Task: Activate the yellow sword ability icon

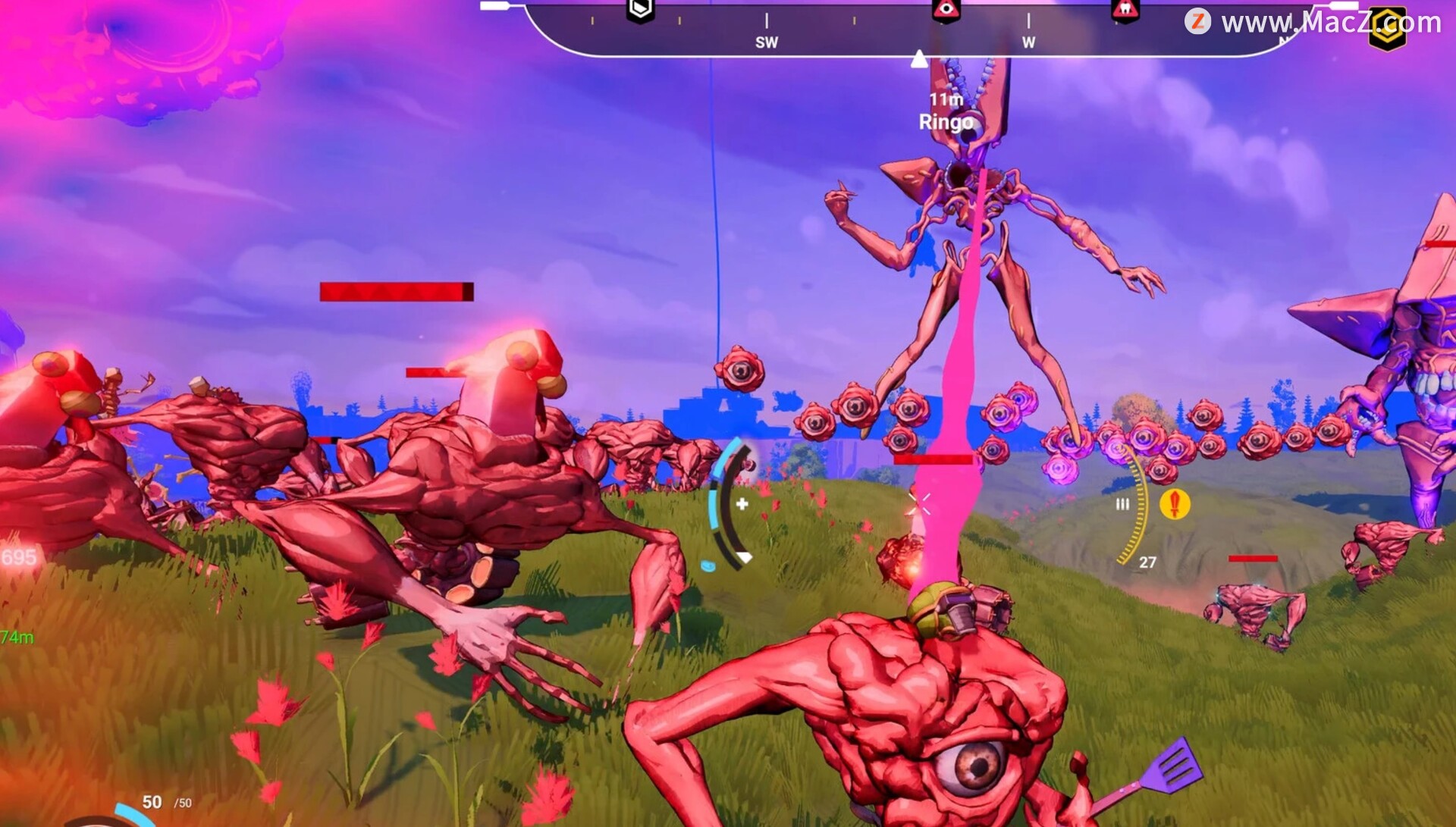Action: pos(1175,503)
